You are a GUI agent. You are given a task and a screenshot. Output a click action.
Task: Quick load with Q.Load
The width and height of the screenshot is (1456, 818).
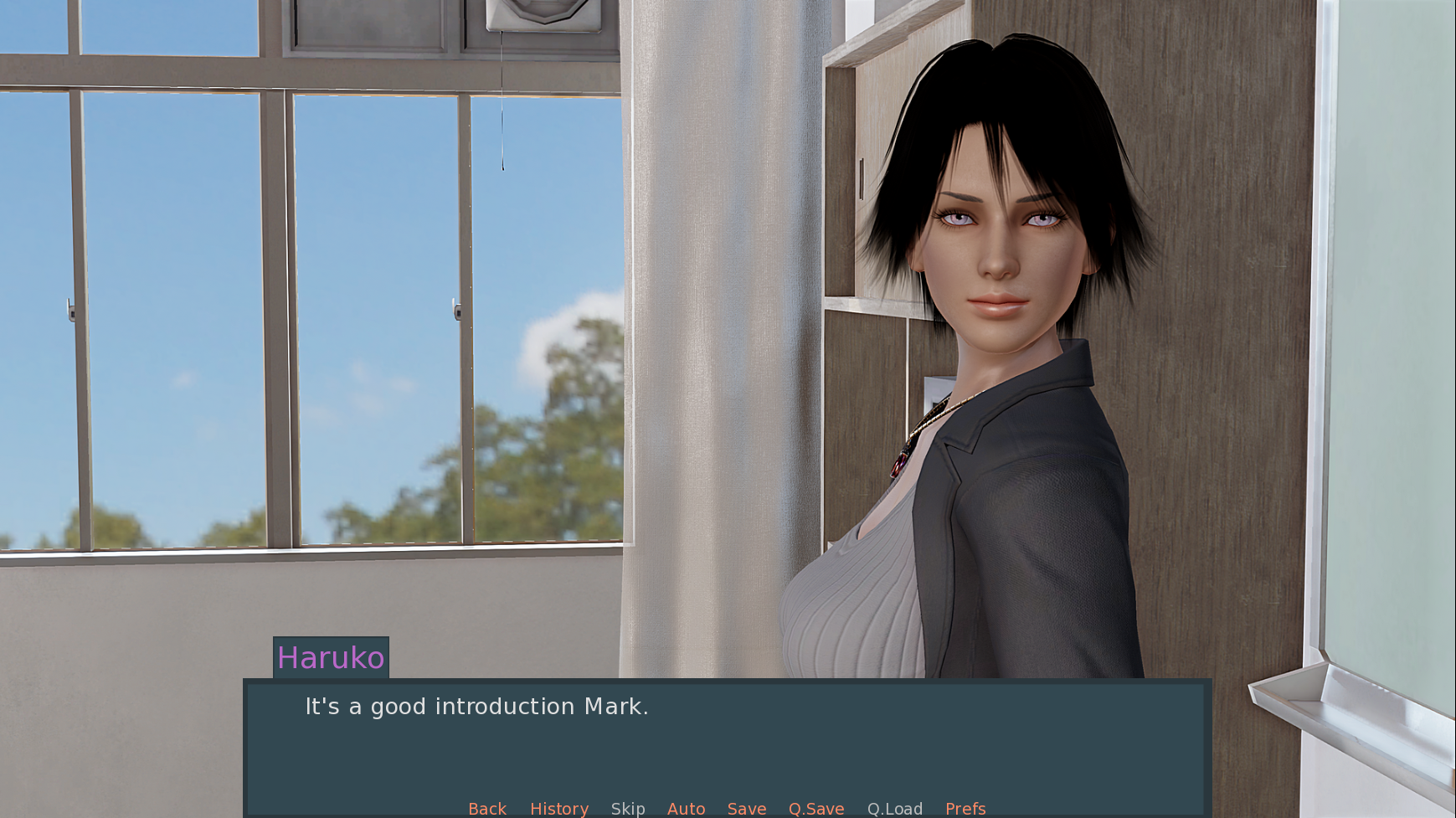(895, 808)
